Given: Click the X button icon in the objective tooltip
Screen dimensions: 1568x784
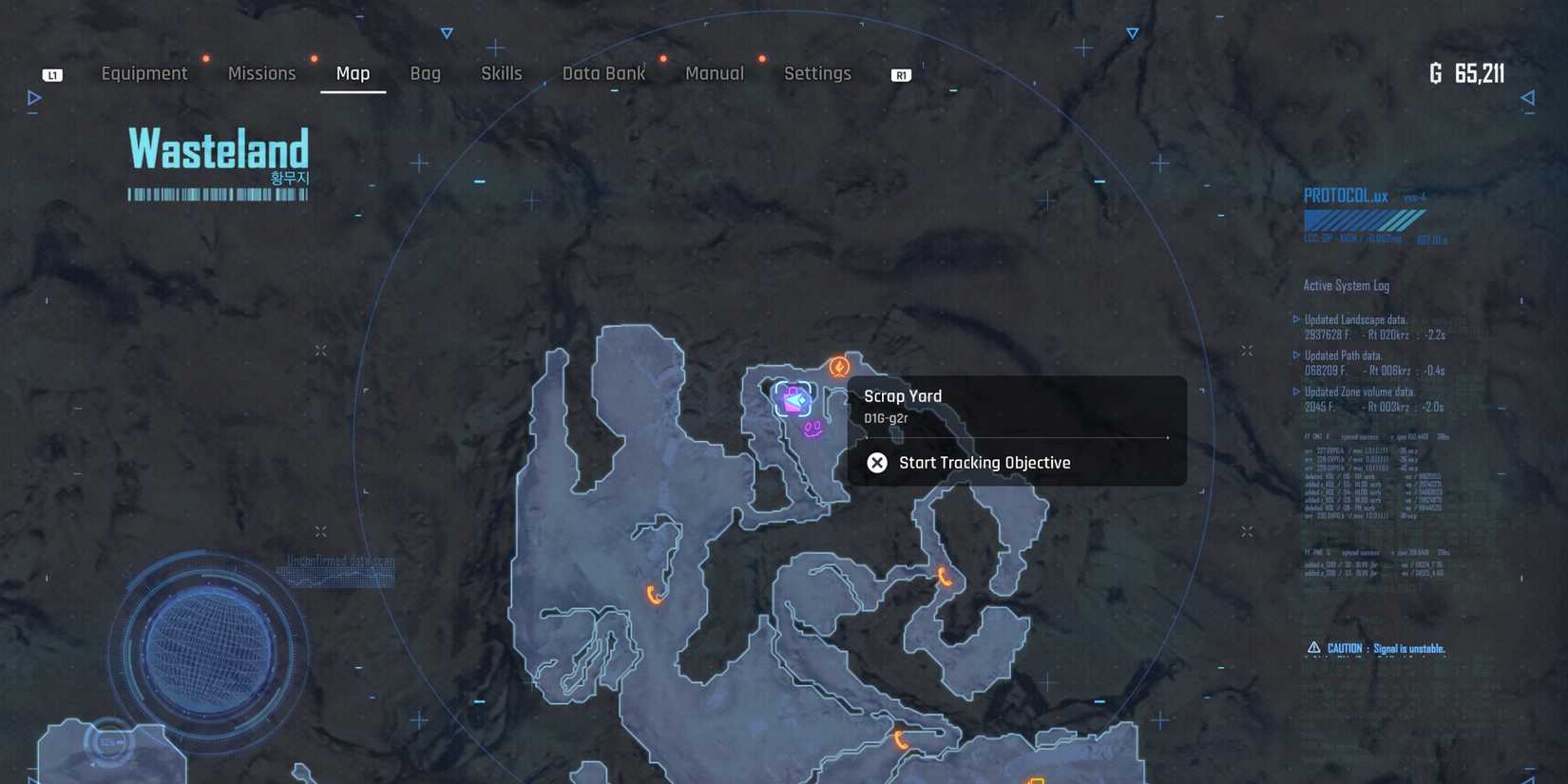Looking at the screenshot, I should pyautogui.click(x=876, y=463).
